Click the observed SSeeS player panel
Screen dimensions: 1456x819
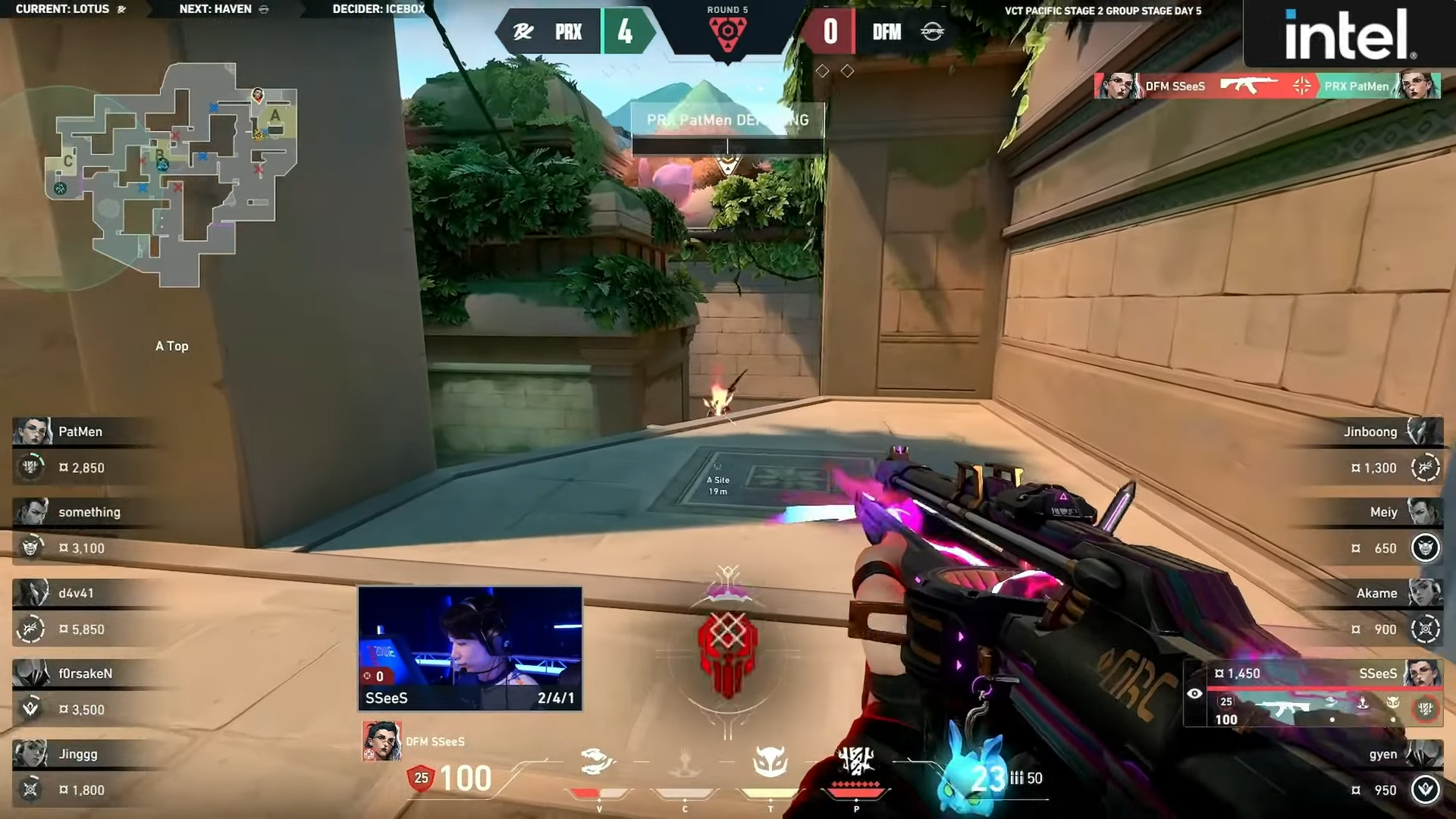tap(1312, 694)
